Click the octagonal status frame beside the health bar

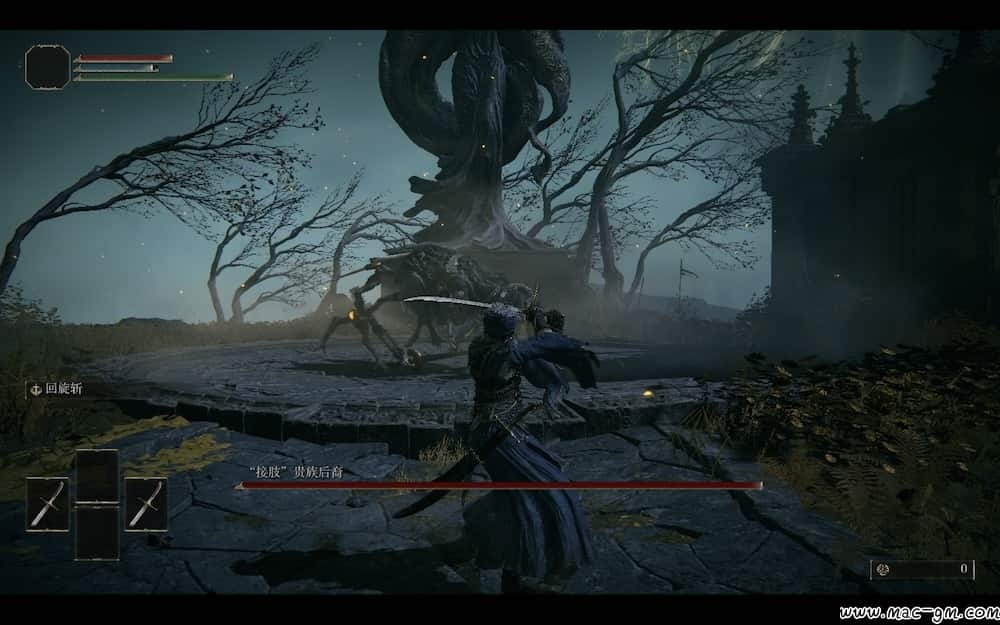(48, 66)
